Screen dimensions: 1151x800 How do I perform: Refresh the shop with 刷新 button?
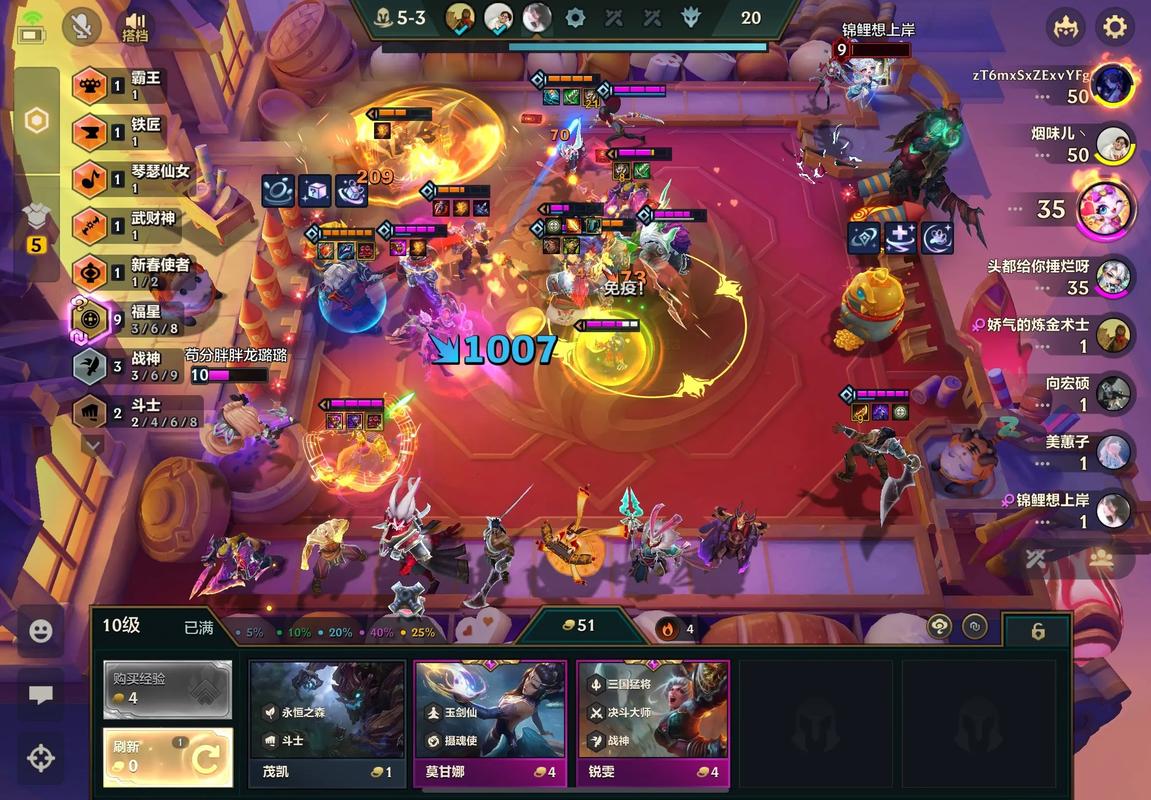point(167,757)
